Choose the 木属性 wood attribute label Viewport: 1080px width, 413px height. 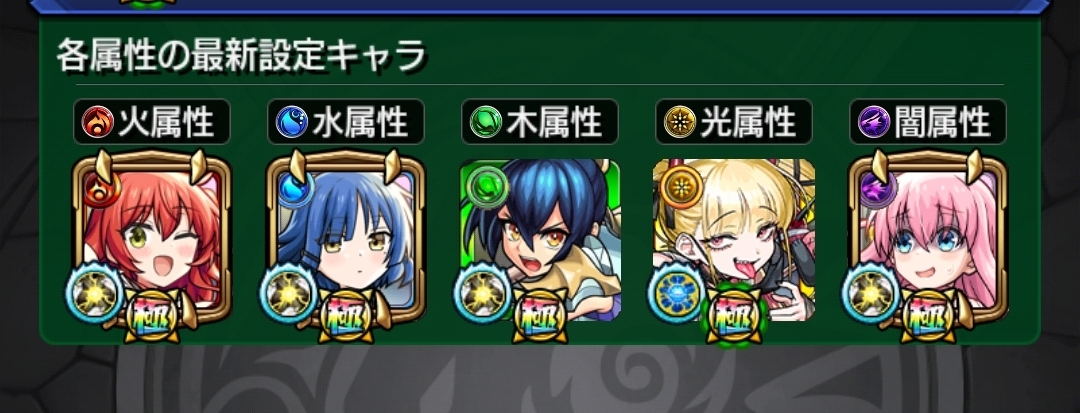(x=540, y=123)
